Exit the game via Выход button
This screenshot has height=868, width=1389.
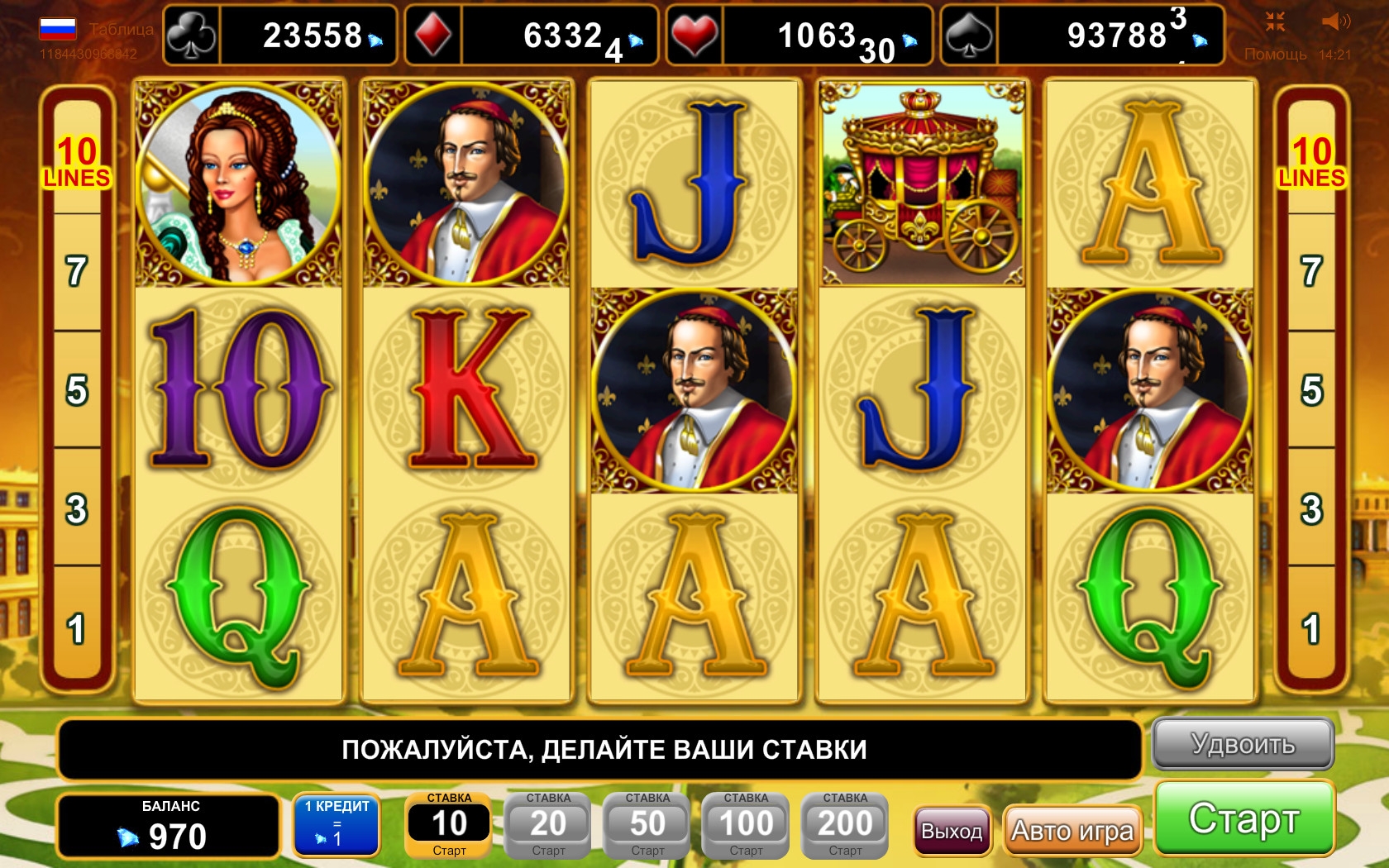[x=952, y=831]
